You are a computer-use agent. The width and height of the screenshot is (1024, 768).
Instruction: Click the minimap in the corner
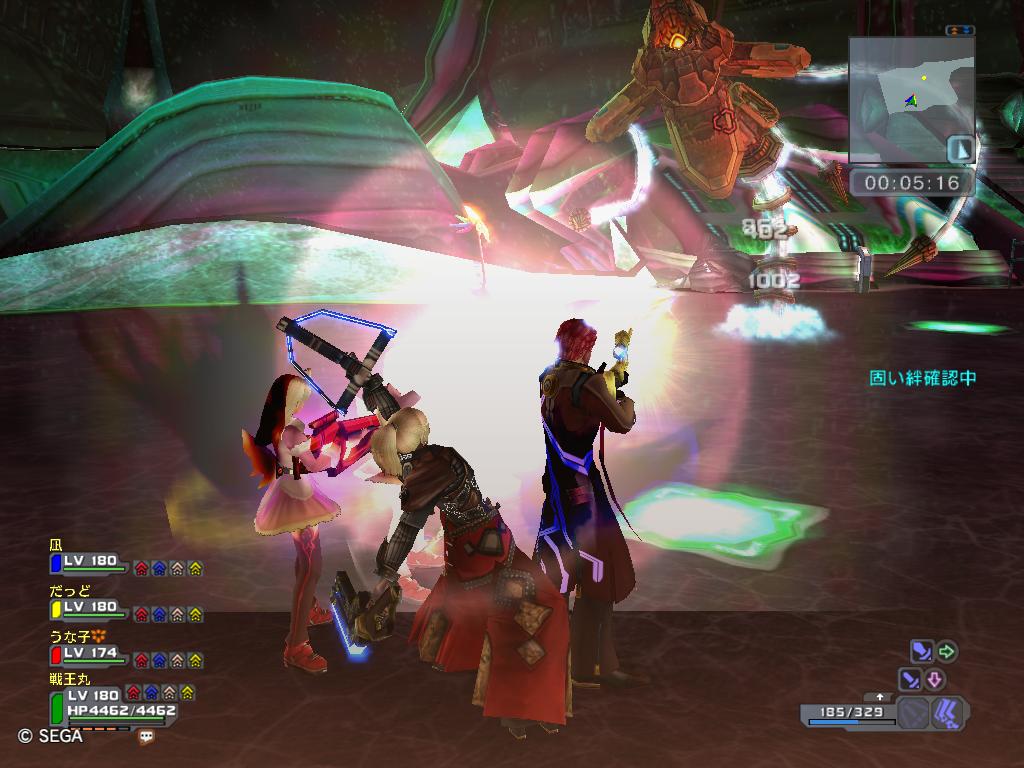(911, 99)
